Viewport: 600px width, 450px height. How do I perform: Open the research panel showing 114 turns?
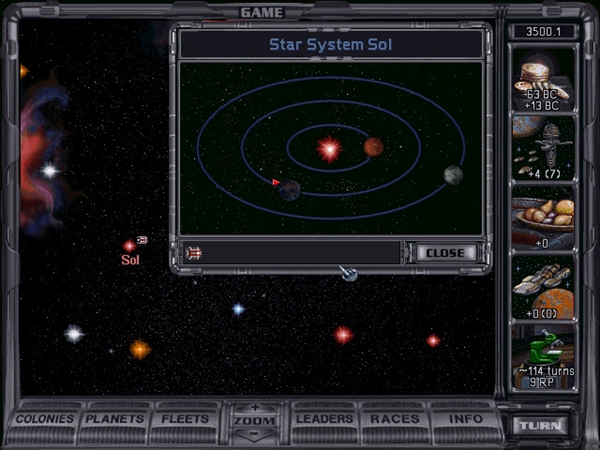click(x=544, y=356)
